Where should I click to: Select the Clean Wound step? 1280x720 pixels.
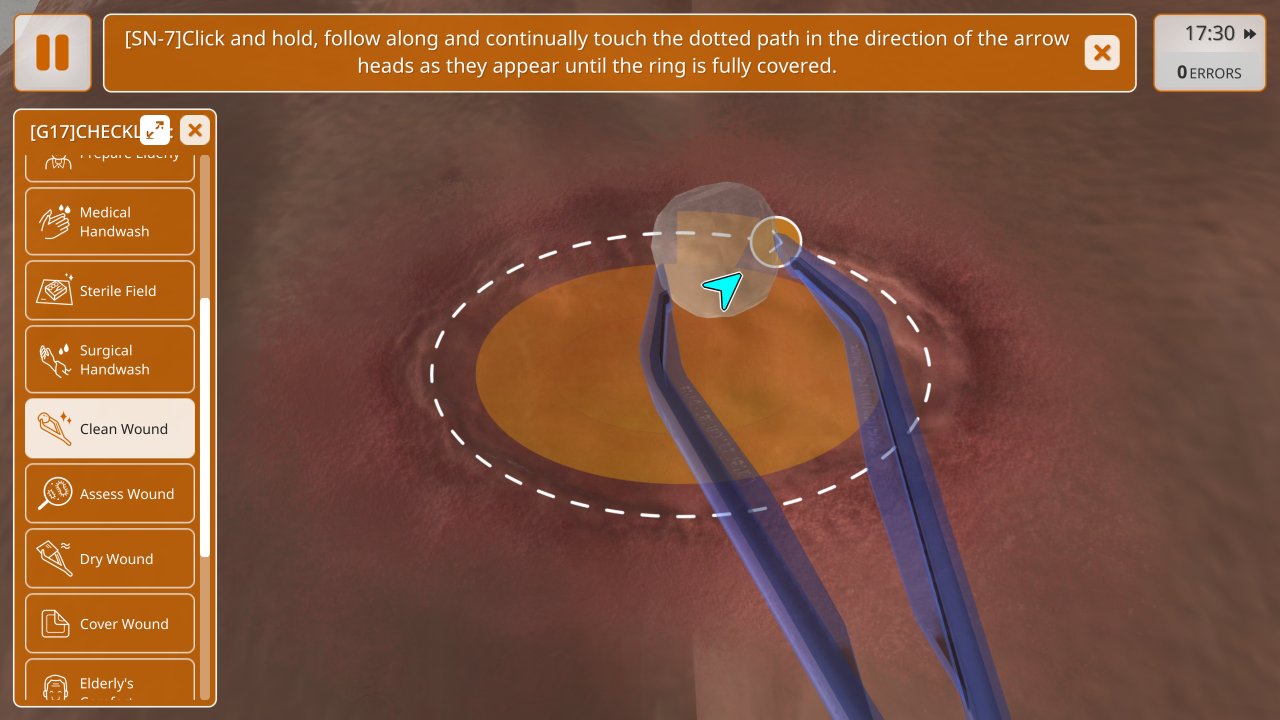coord(110,429)
